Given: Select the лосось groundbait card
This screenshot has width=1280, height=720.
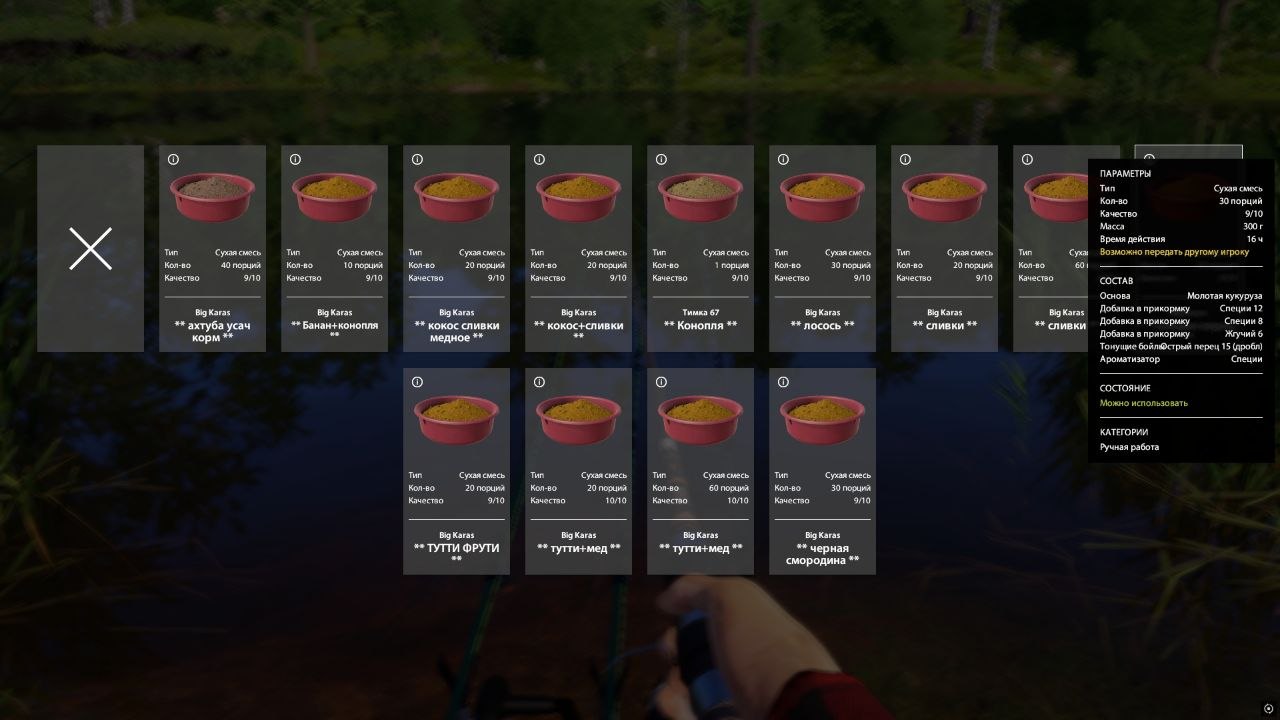Looking at the screenshot, I should 822,248.
